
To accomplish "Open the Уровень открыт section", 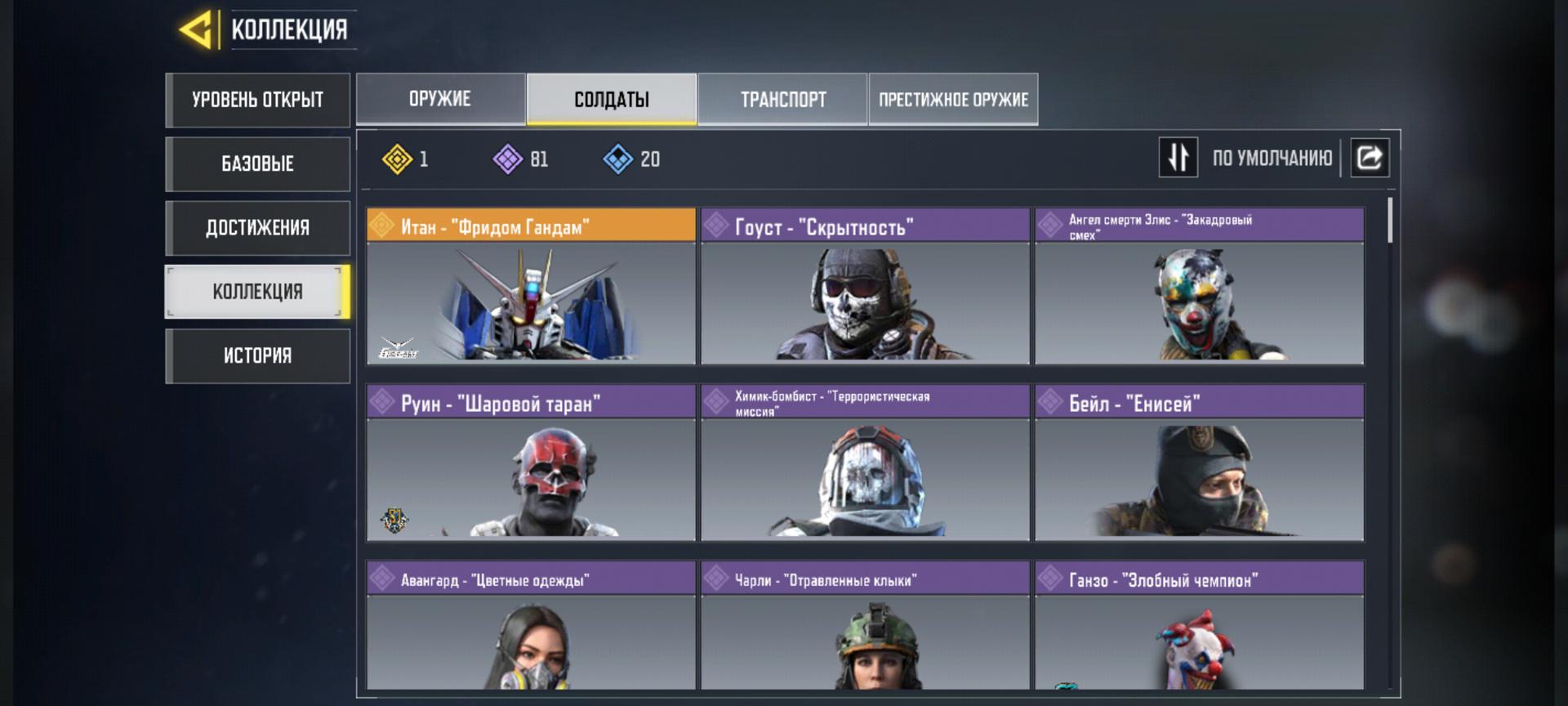I will tap(257, 100).
